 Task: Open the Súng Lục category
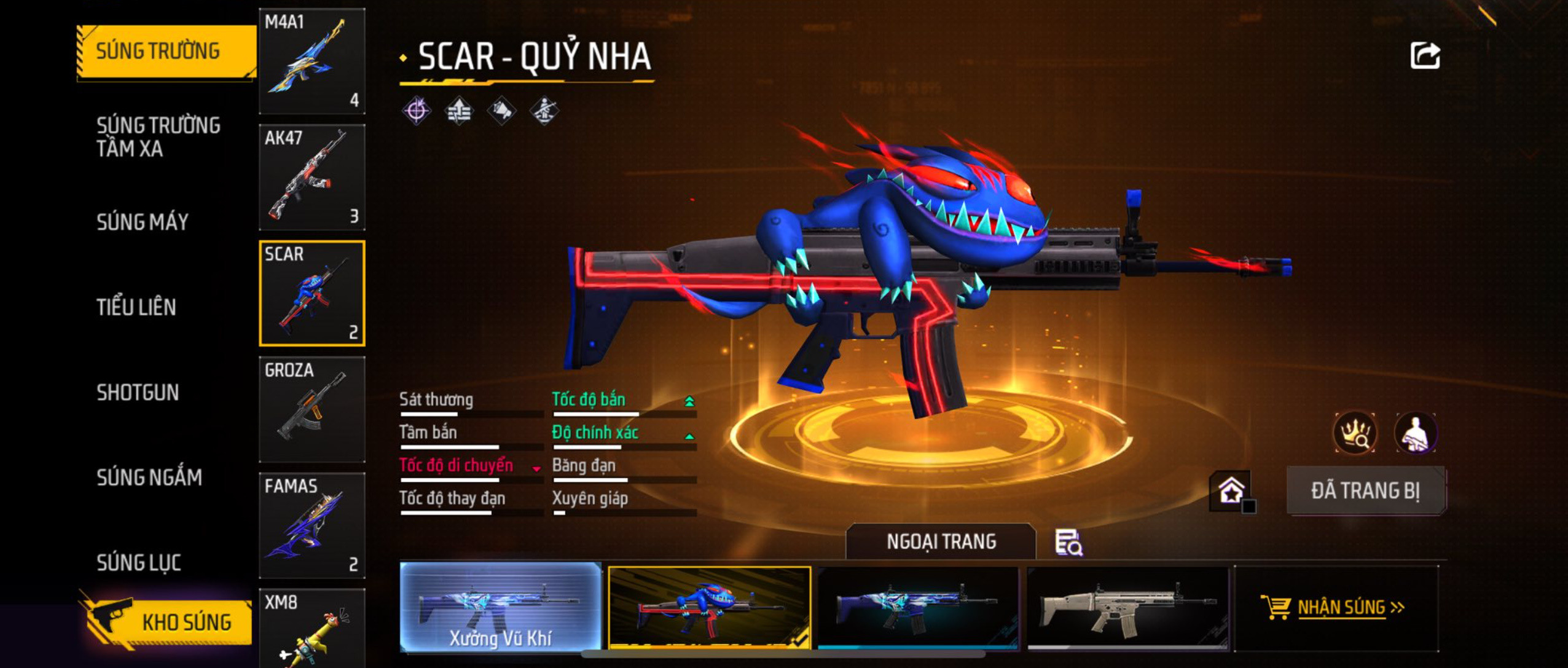coord(139,562)
